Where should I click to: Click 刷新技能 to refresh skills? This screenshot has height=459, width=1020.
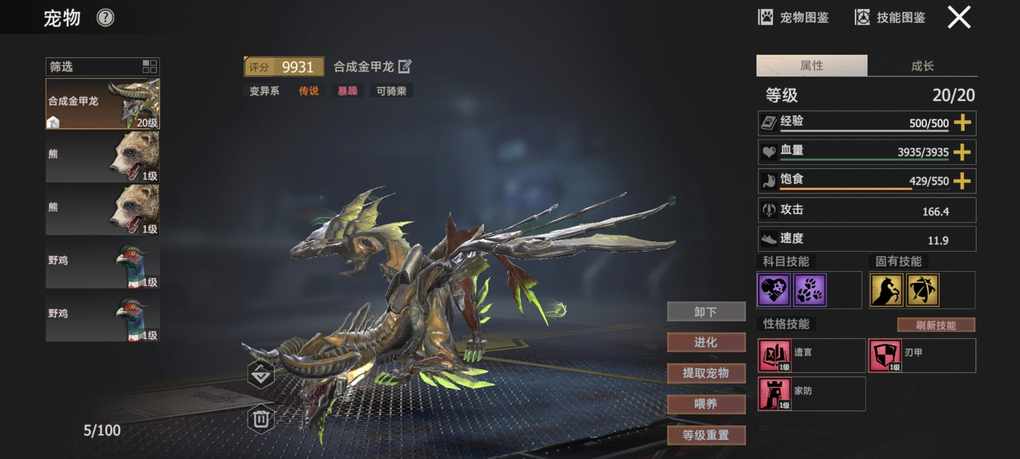(x=936, y=325)
